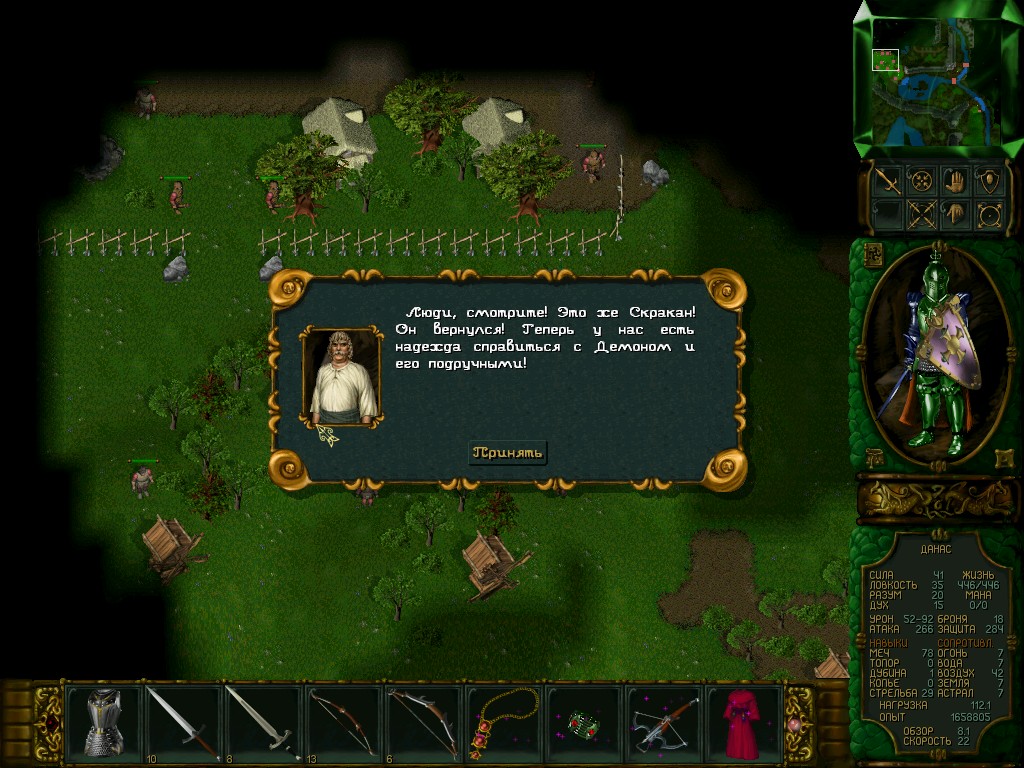1024x768 pixels.
Task: Activate the sword attack command
Action: pyautogui.click(x=887, y=181)
